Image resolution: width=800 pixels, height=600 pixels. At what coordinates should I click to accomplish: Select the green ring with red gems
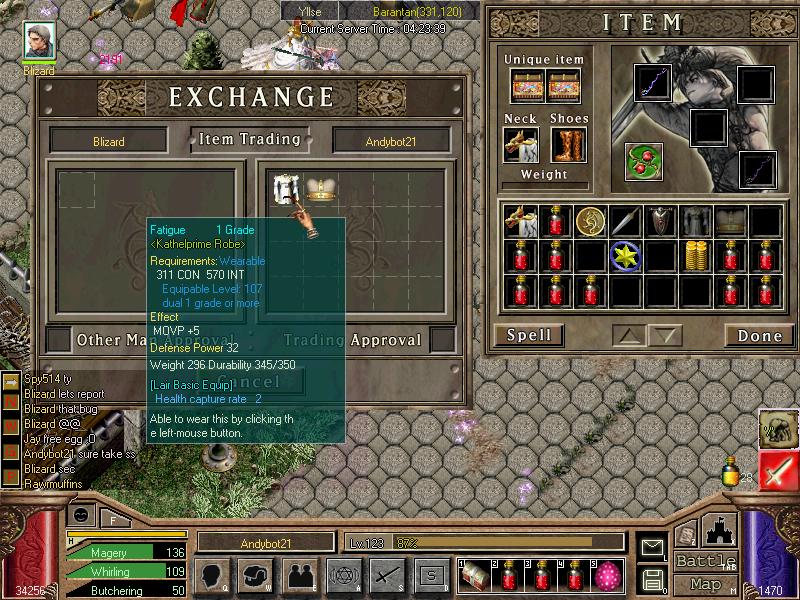pyautogui.click(x=643, y=160)
